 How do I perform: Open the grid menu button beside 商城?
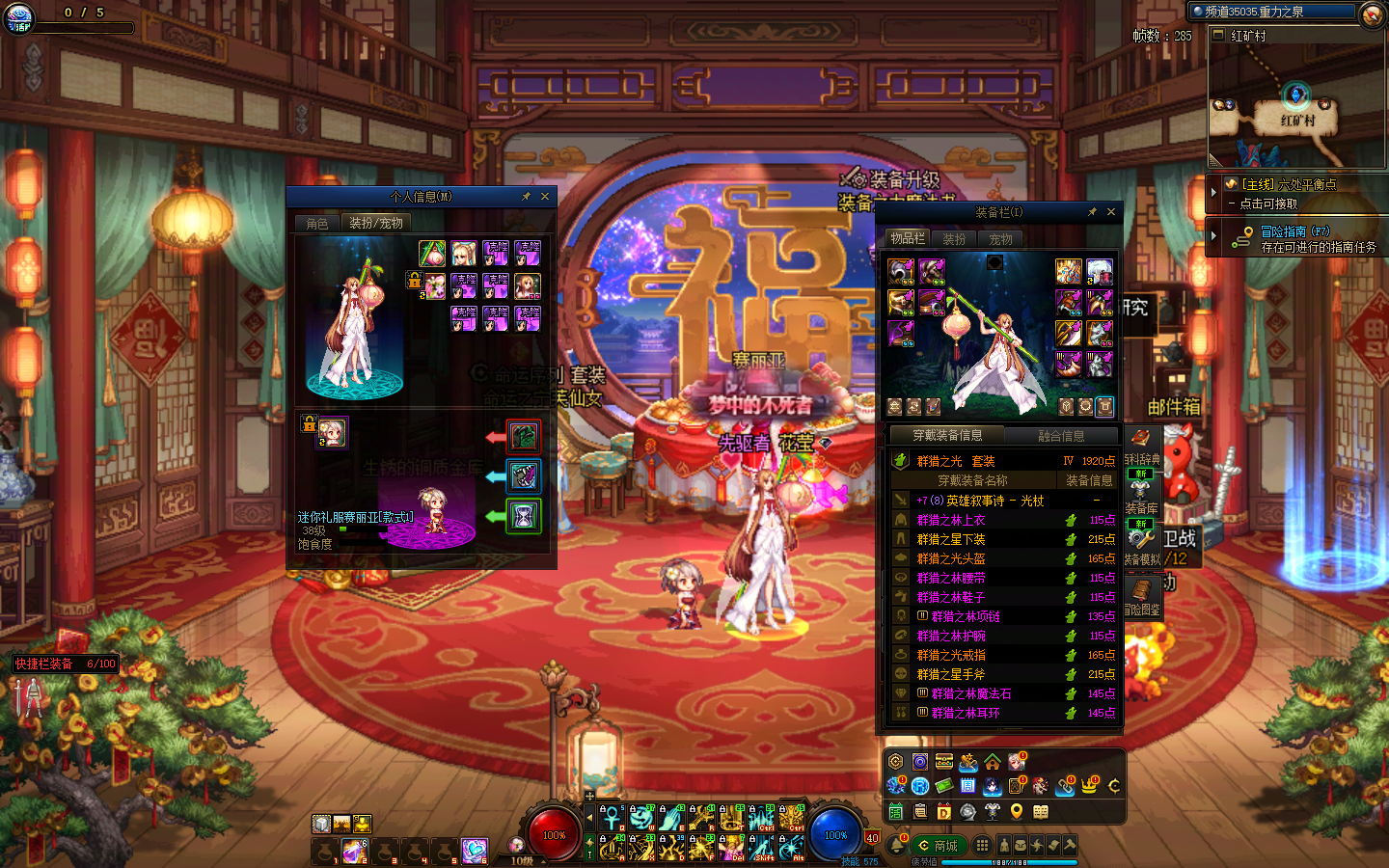tap(982, 846)
